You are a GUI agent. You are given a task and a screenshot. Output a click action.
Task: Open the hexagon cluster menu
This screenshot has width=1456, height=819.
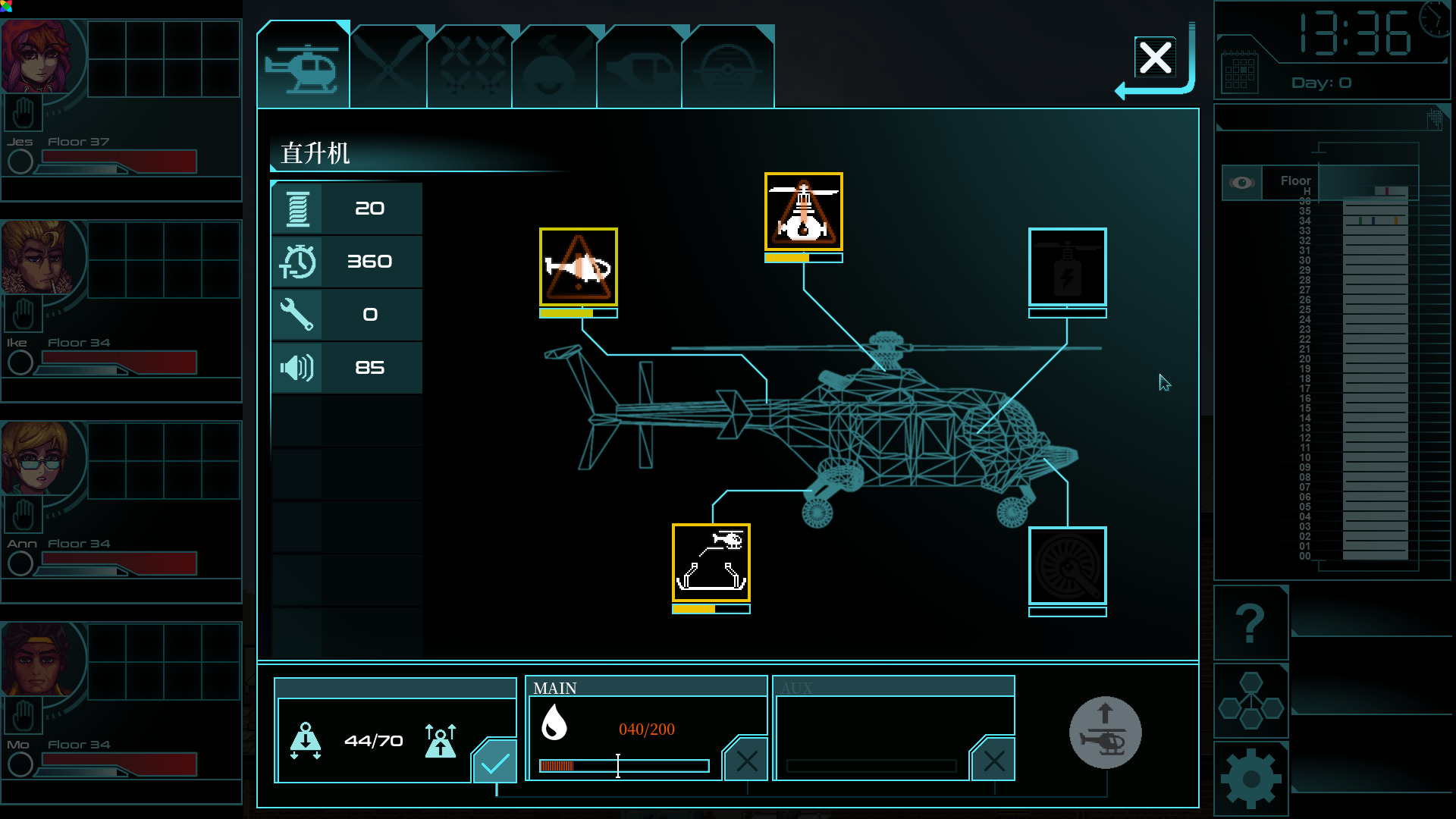tap(1250, 701)
